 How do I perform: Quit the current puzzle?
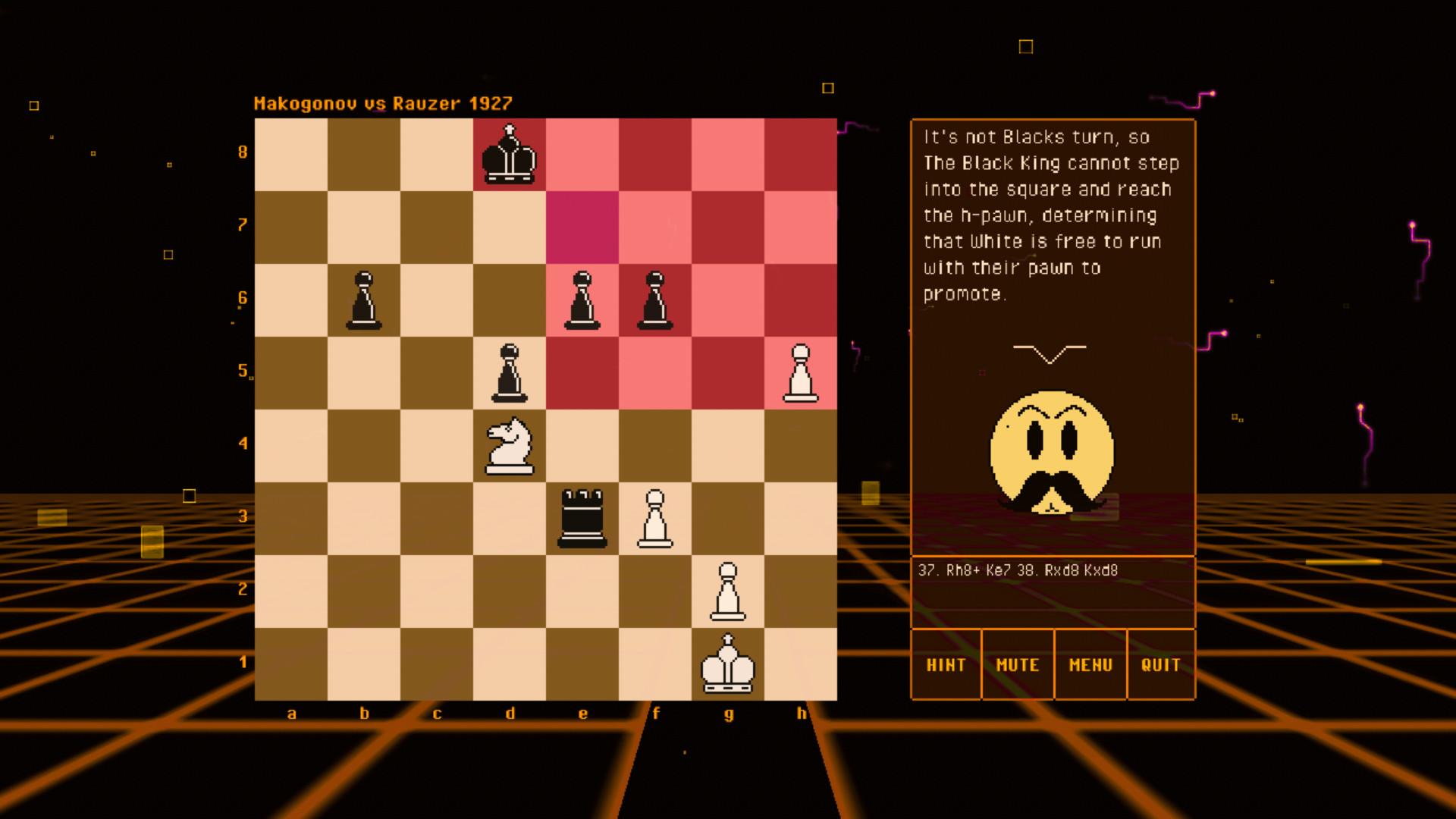coord(1161,664)
